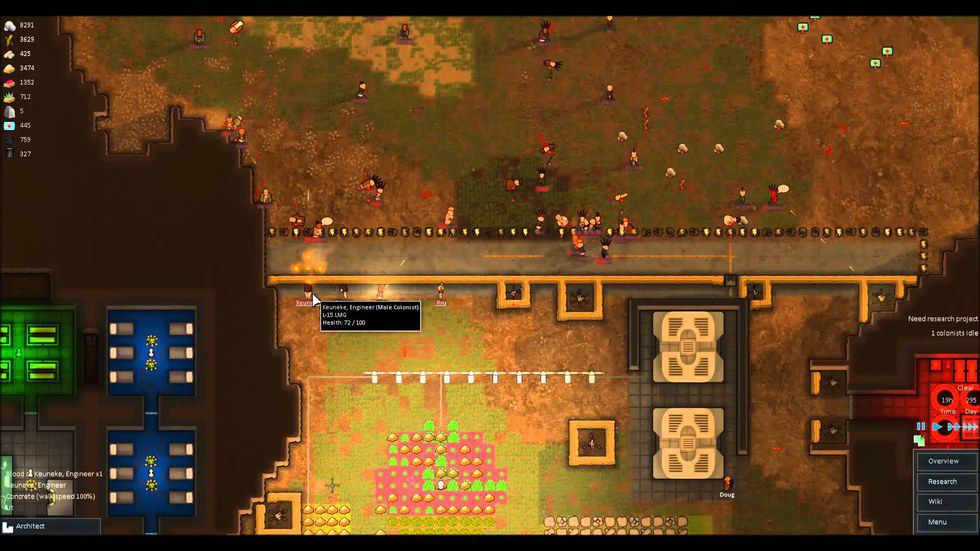Pause the game with the pause icon

click(921, 426)
